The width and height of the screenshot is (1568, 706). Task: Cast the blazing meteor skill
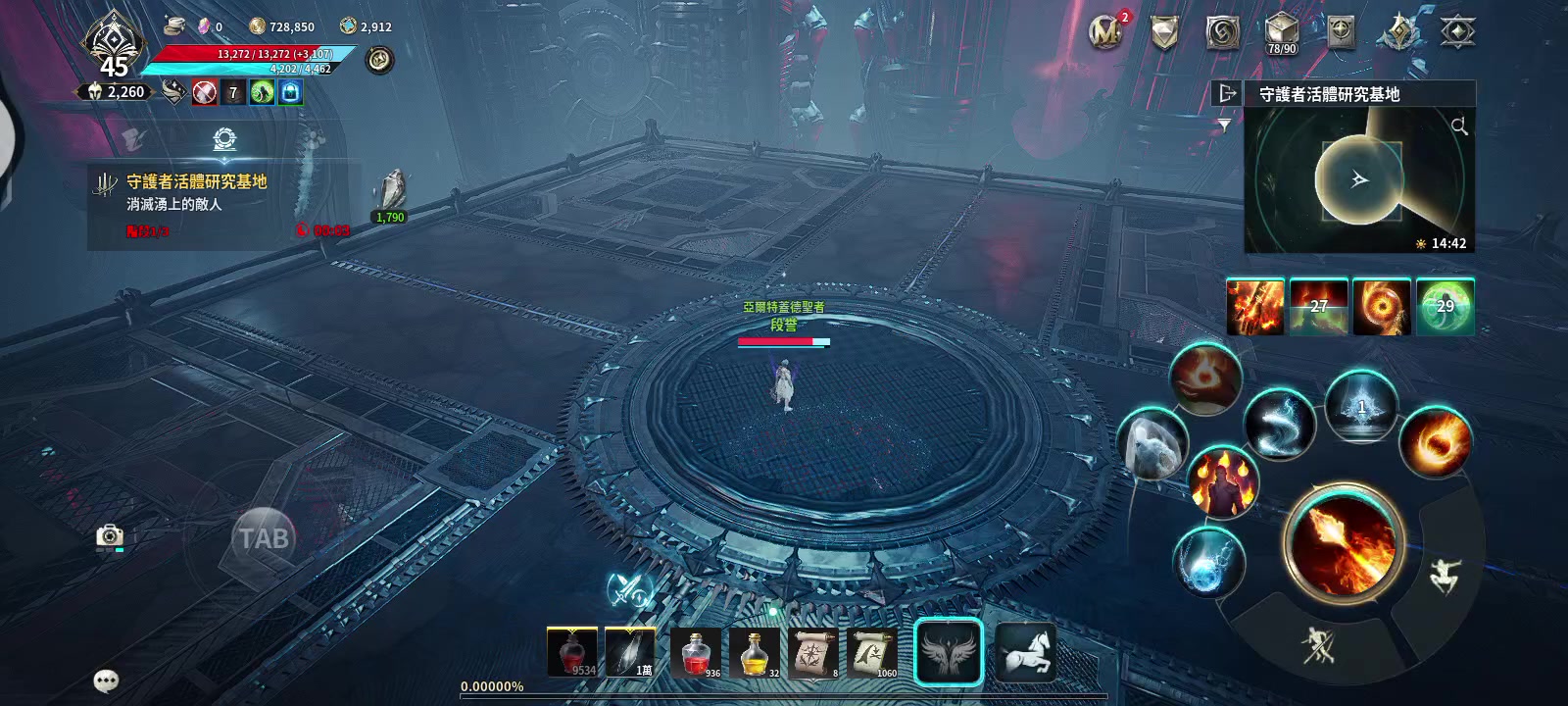[1436, 441]
